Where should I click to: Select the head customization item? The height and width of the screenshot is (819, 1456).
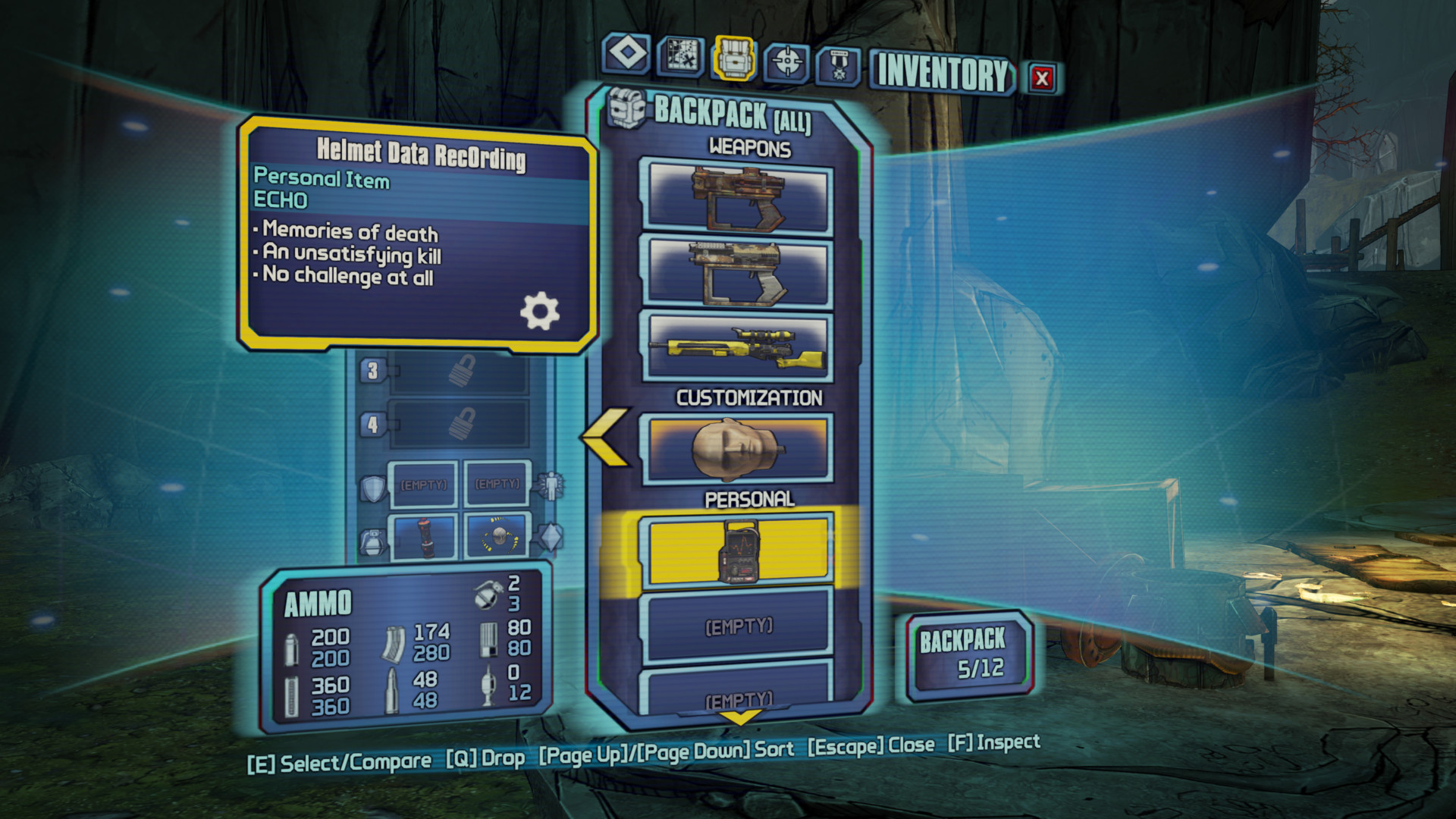coord(737,449)
